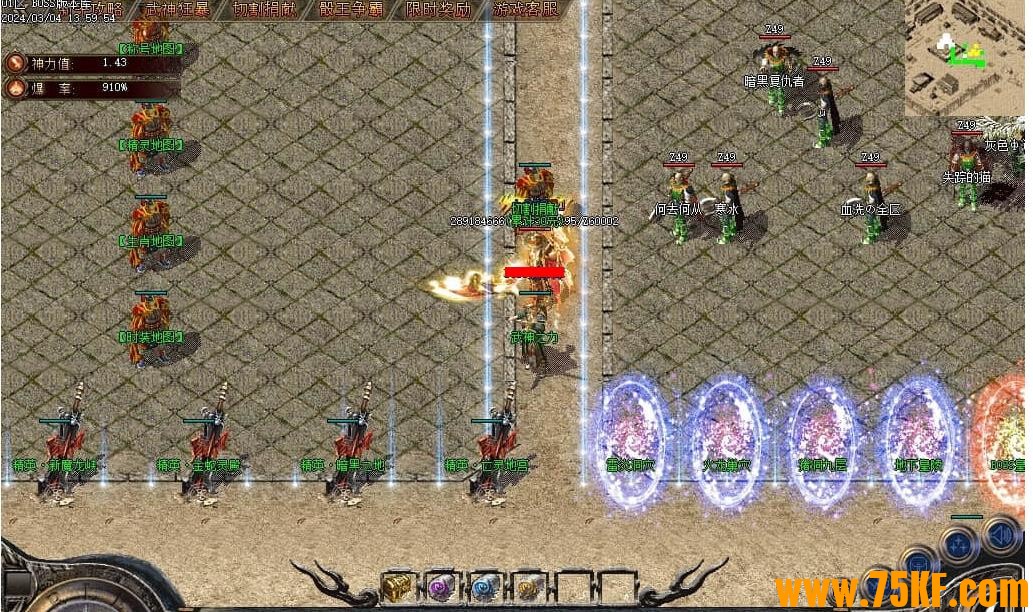This screenshot has width=1033, height=612.
Task: Show the 限时奖励 timed rewards
Action: [438, 10]
